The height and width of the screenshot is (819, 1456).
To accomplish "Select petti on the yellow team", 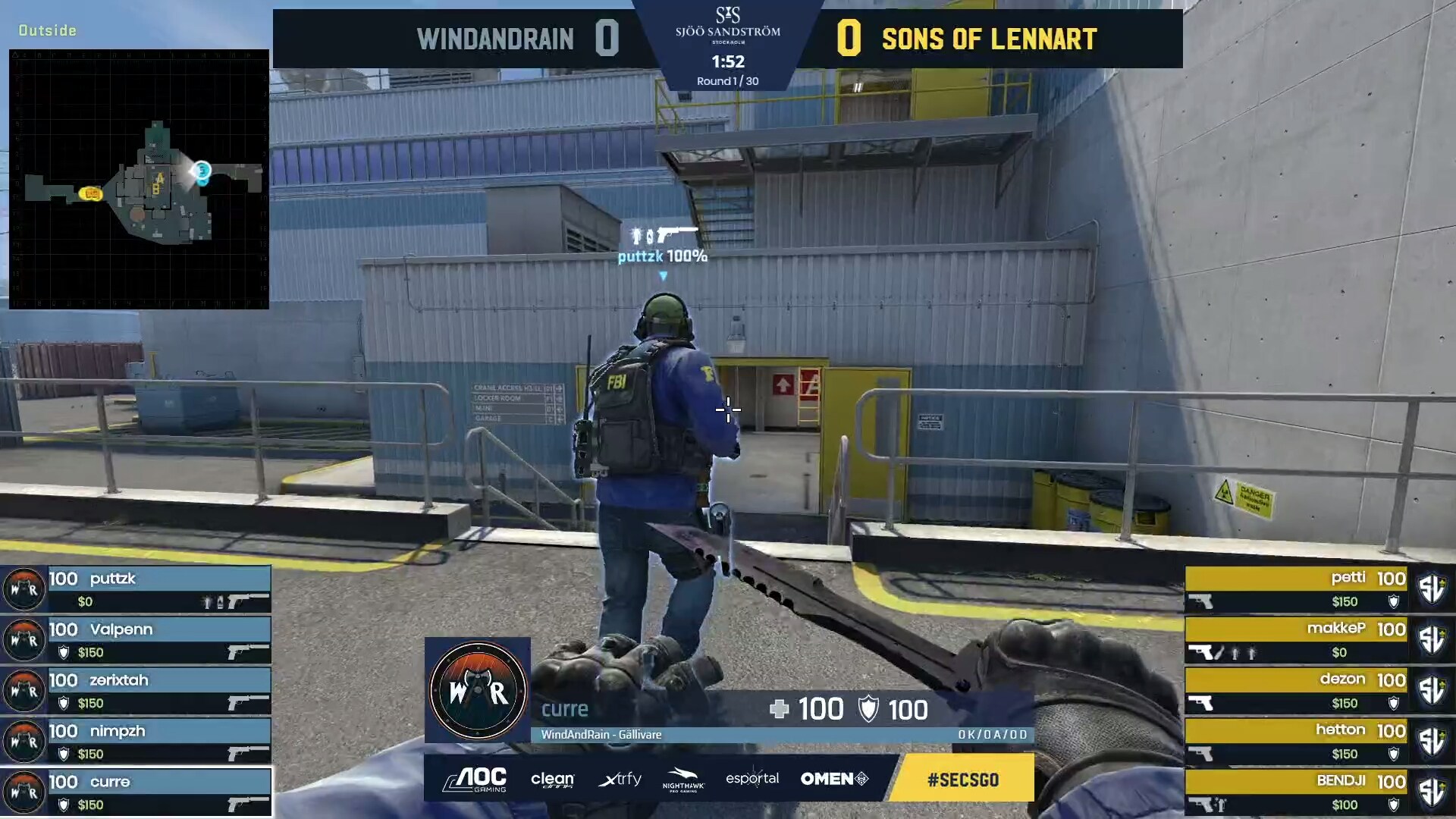I will click(1297, 589).
